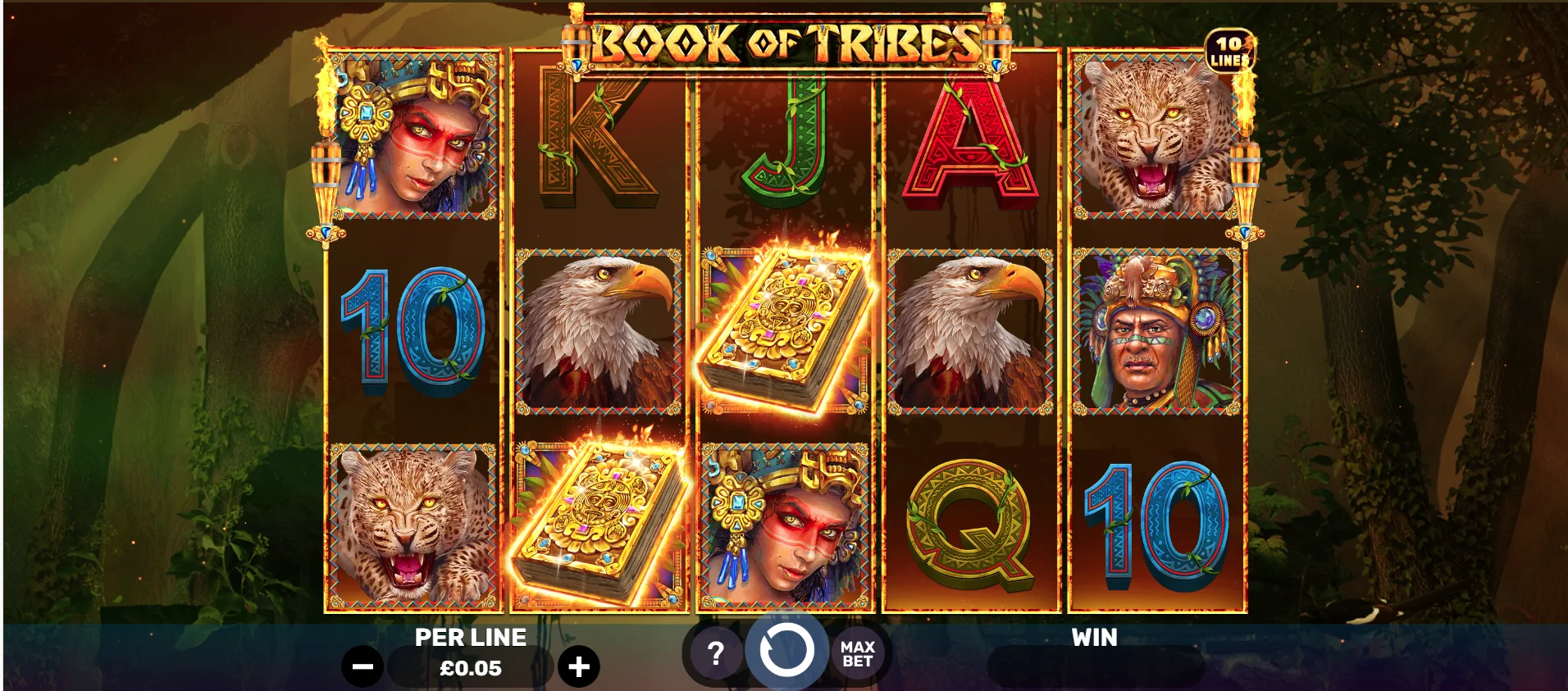
Task: Set the wager using Max Bet
Action: pyautogui.click(x=857, y=654)
